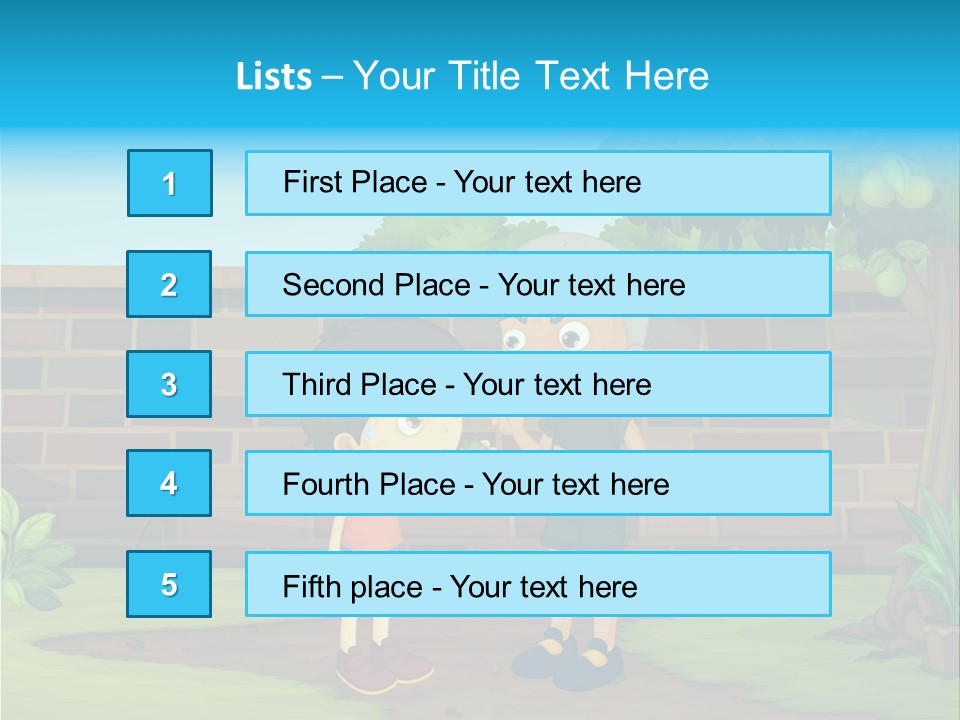This screenshot has width=960, height=720.
Task: Select the Second Place text row
Action: pos(538,284)
